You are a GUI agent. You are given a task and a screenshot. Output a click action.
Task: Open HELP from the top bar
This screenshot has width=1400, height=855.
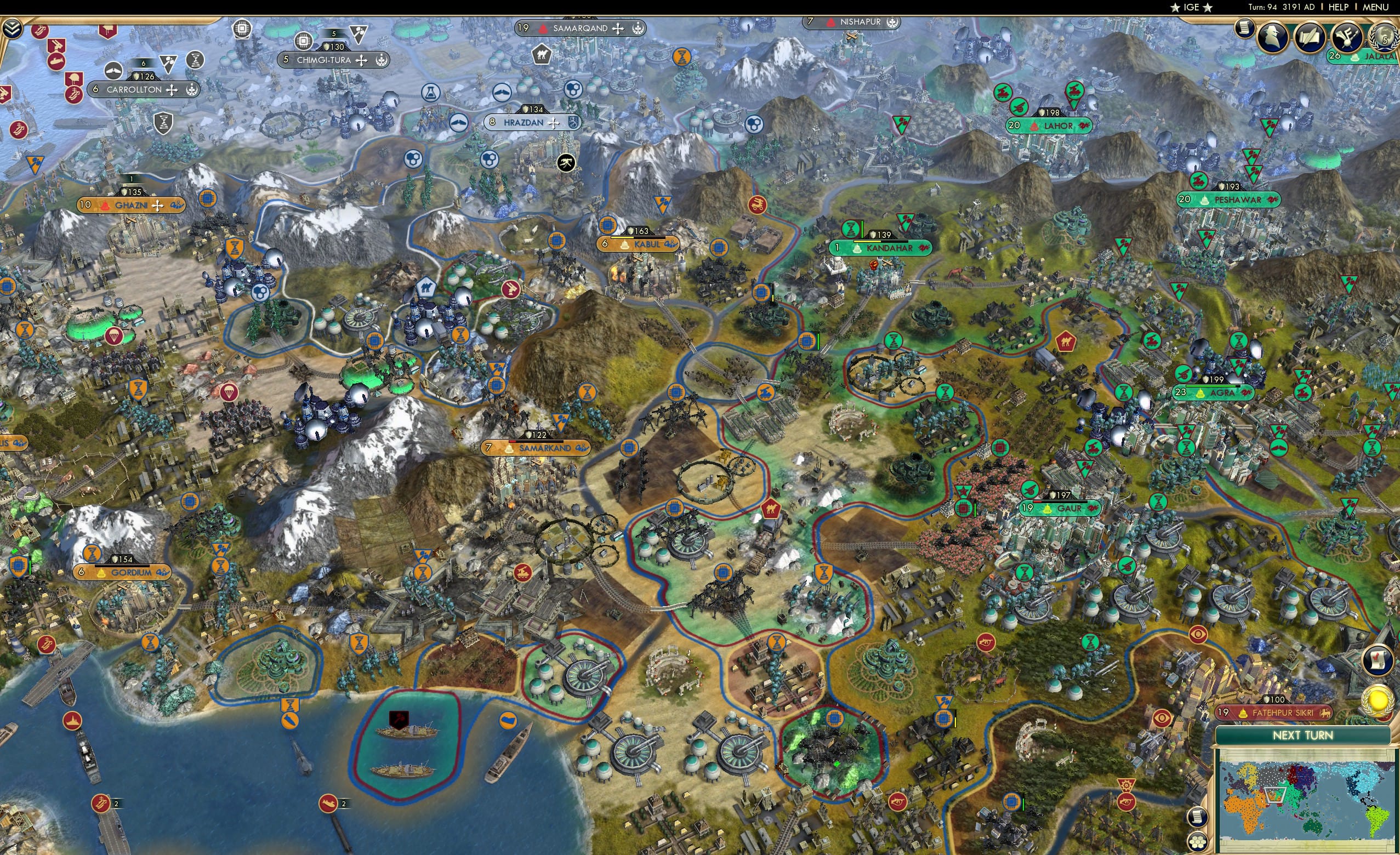(1339, 7)
